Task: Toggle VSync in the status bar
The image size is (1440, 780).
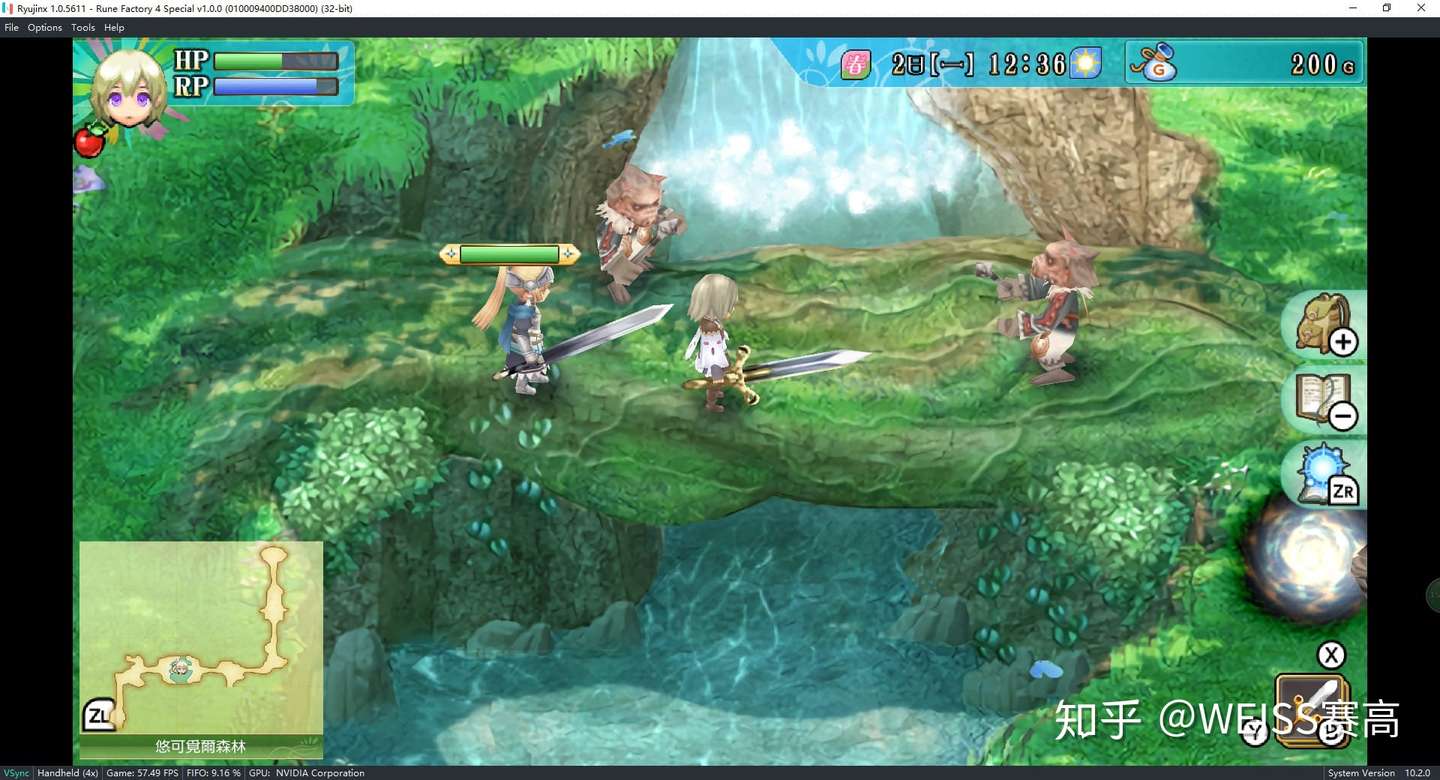Action: coord(15,772)
